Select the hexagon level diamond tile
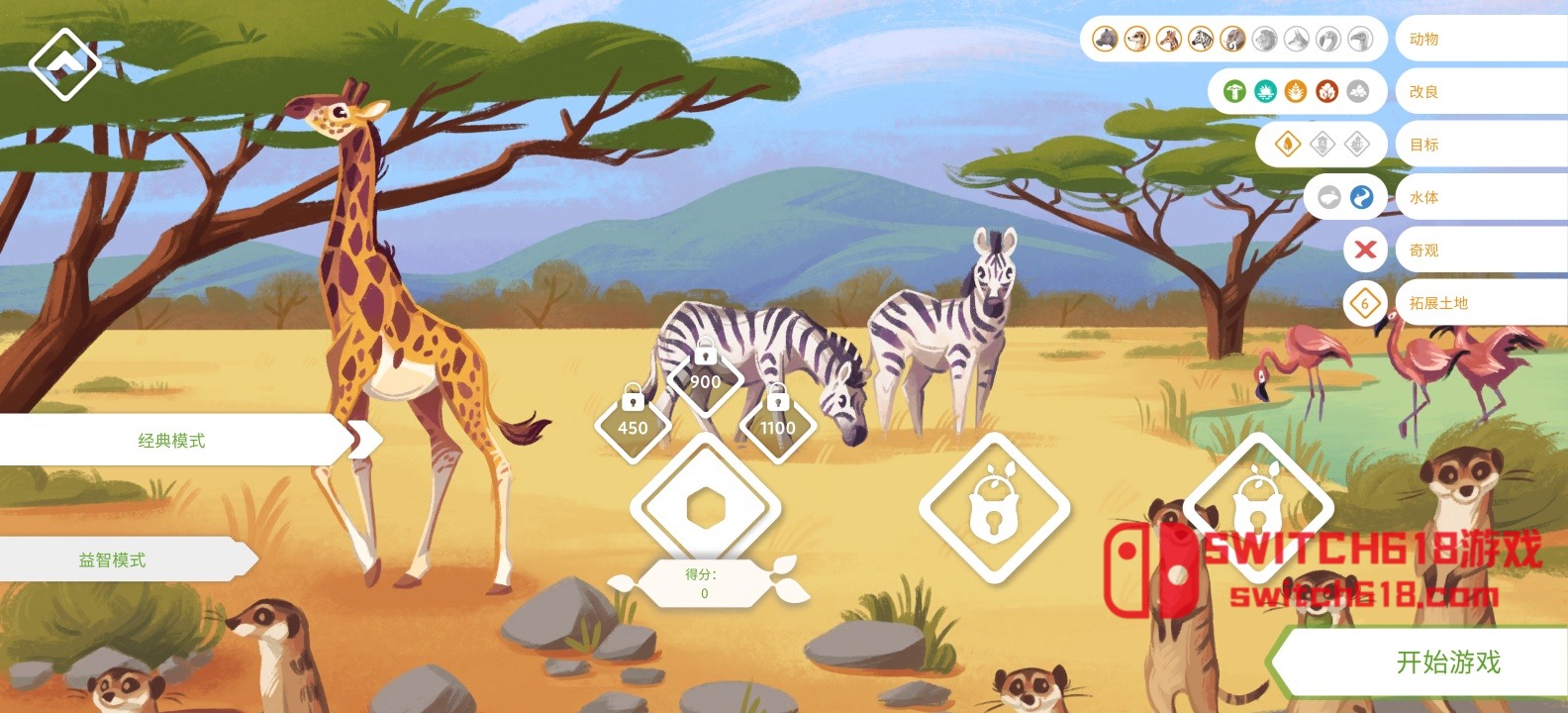The image size is (1568, 713). pyautogui.click(x=705, y=508)
